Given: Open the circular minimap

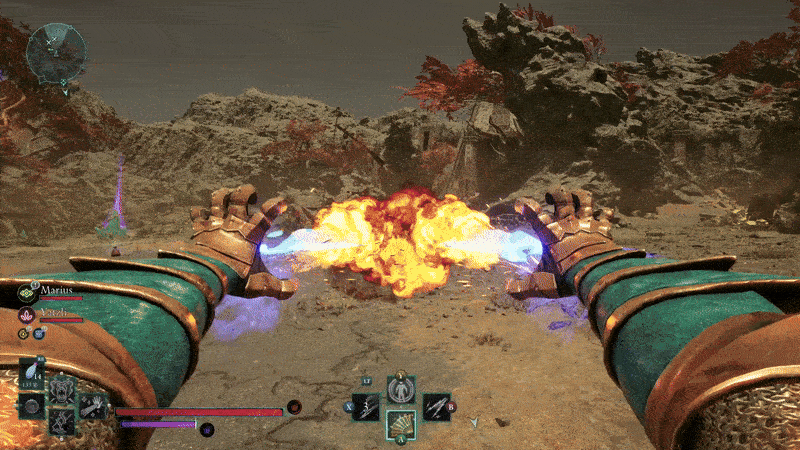Looking at the screenshot, I should (x=55, y=52).
